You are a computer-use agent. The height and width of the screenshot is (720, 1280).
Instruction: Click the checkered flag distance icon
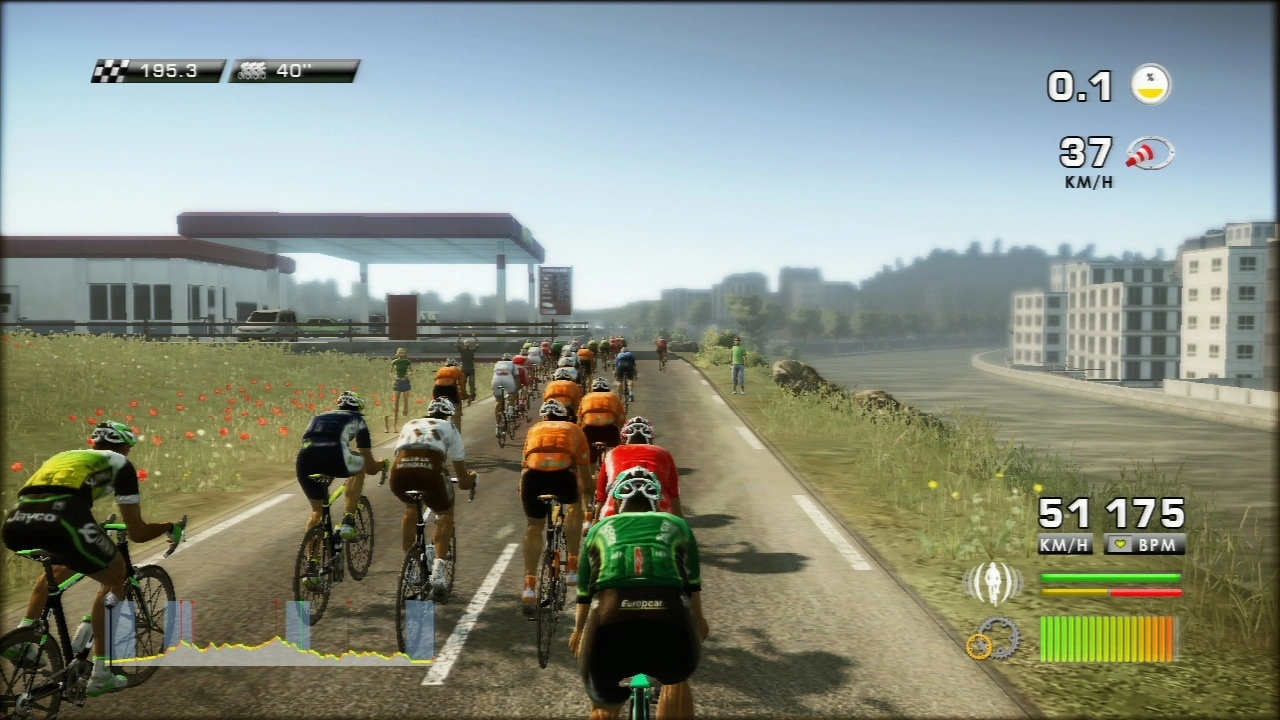(x=112, y=71)
